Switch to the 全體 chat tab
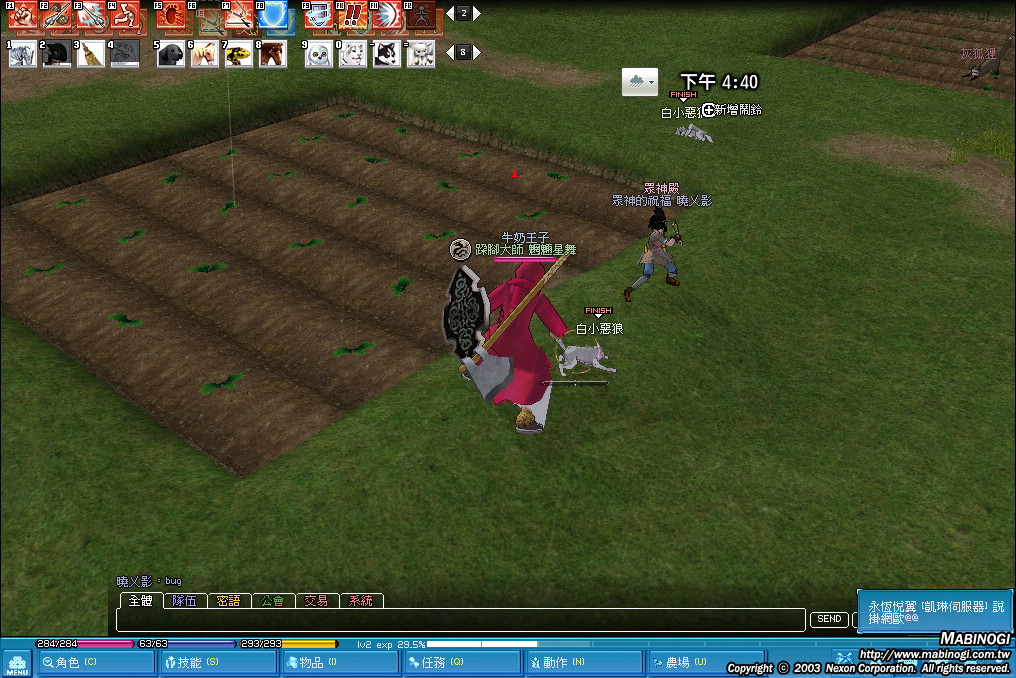This screenshot has height=678, width=1016. tap(140, 601)
